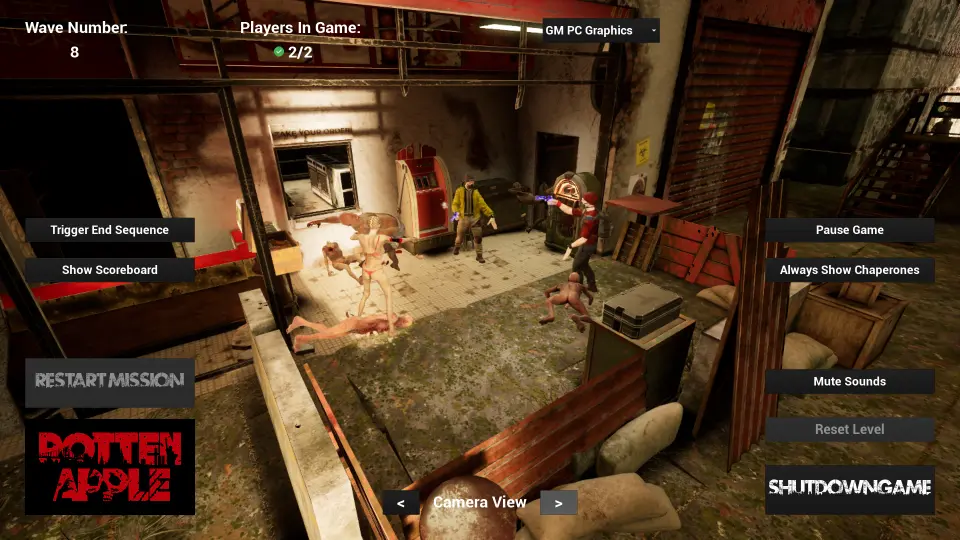This screenshot has width=960, height=540.
Task: Show the Scoreboard
Action: pyautogui.click(x=110, y=270)
